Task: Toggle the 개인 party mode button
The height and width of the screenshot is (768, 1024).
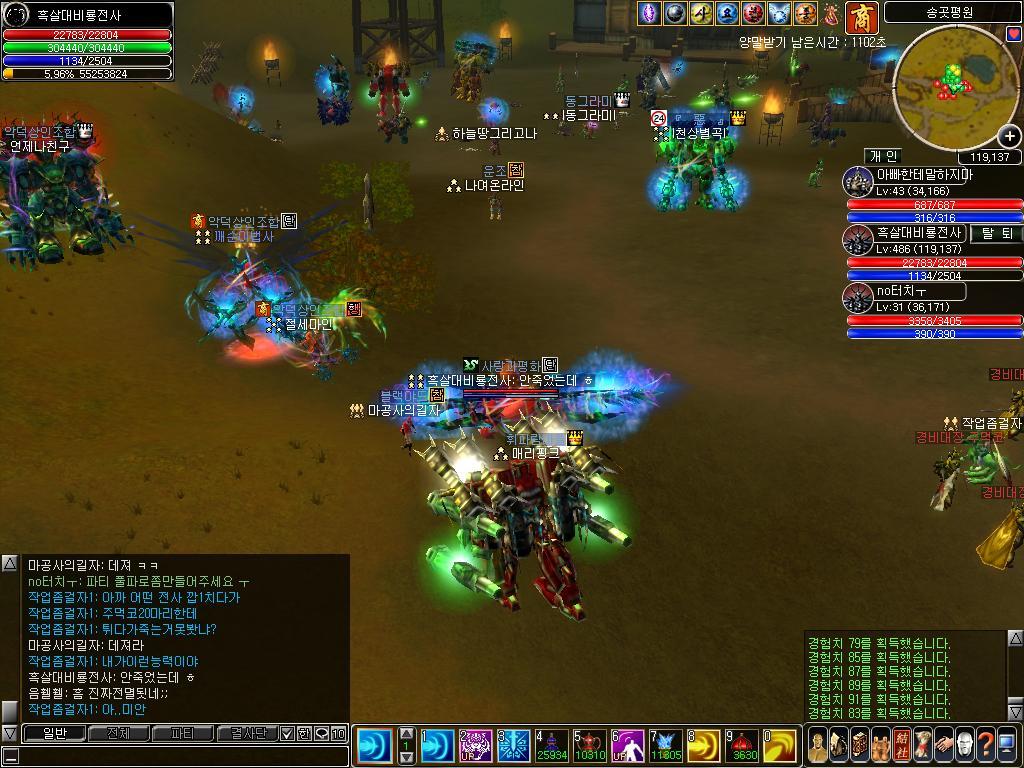Action: [x=883, y=156]
